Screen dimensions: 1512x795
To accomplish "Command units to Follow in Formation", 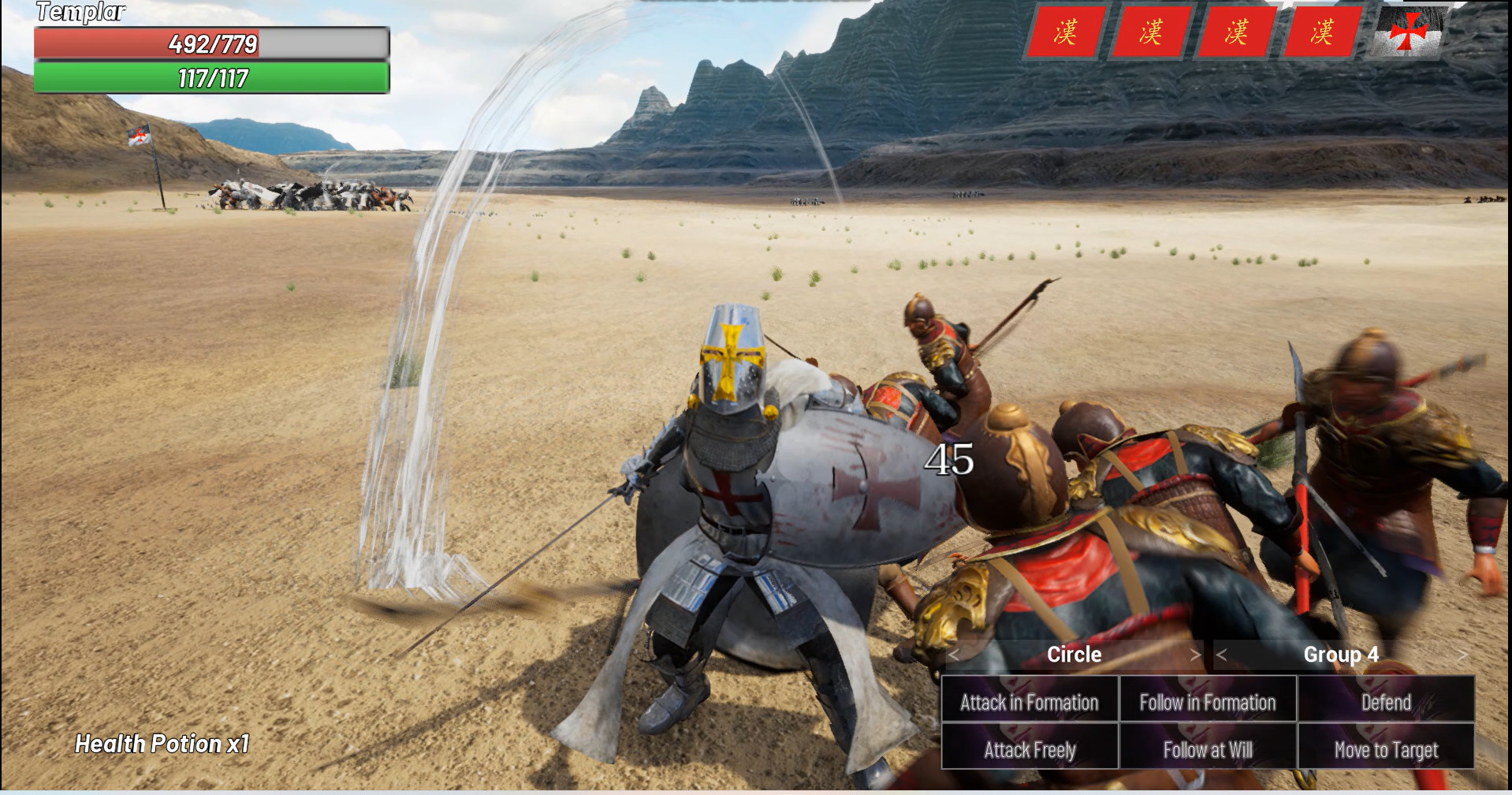I will click(x=1207, y=701).
